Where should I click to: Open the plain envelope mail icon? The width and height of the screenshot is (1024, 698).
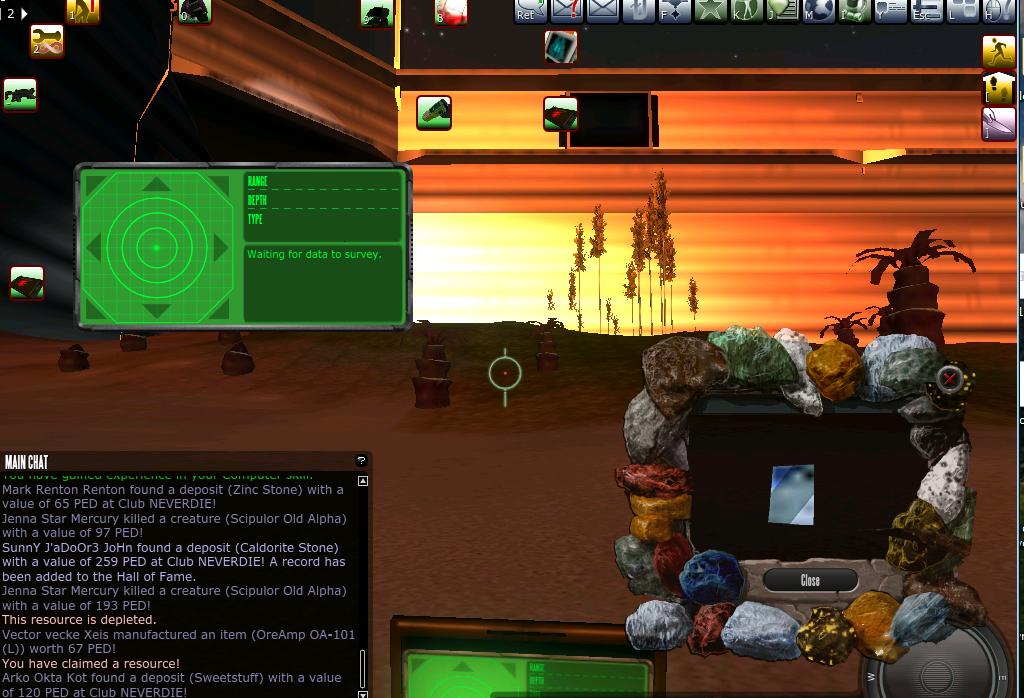point(603,10)
